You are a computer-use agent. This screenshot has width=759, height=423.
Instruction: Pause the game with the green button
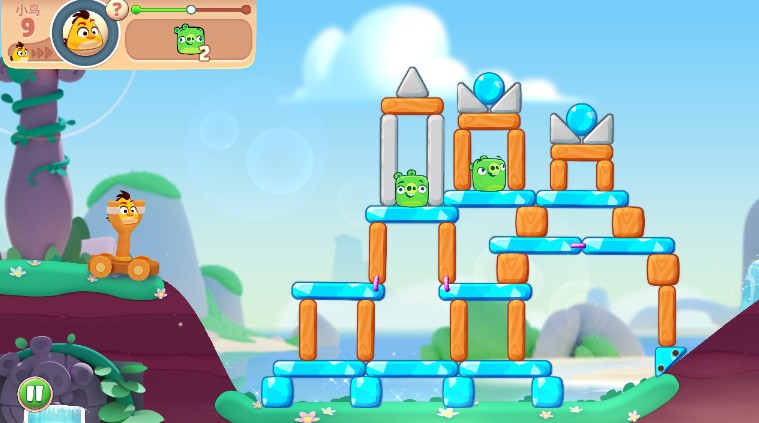coord(35,393)
